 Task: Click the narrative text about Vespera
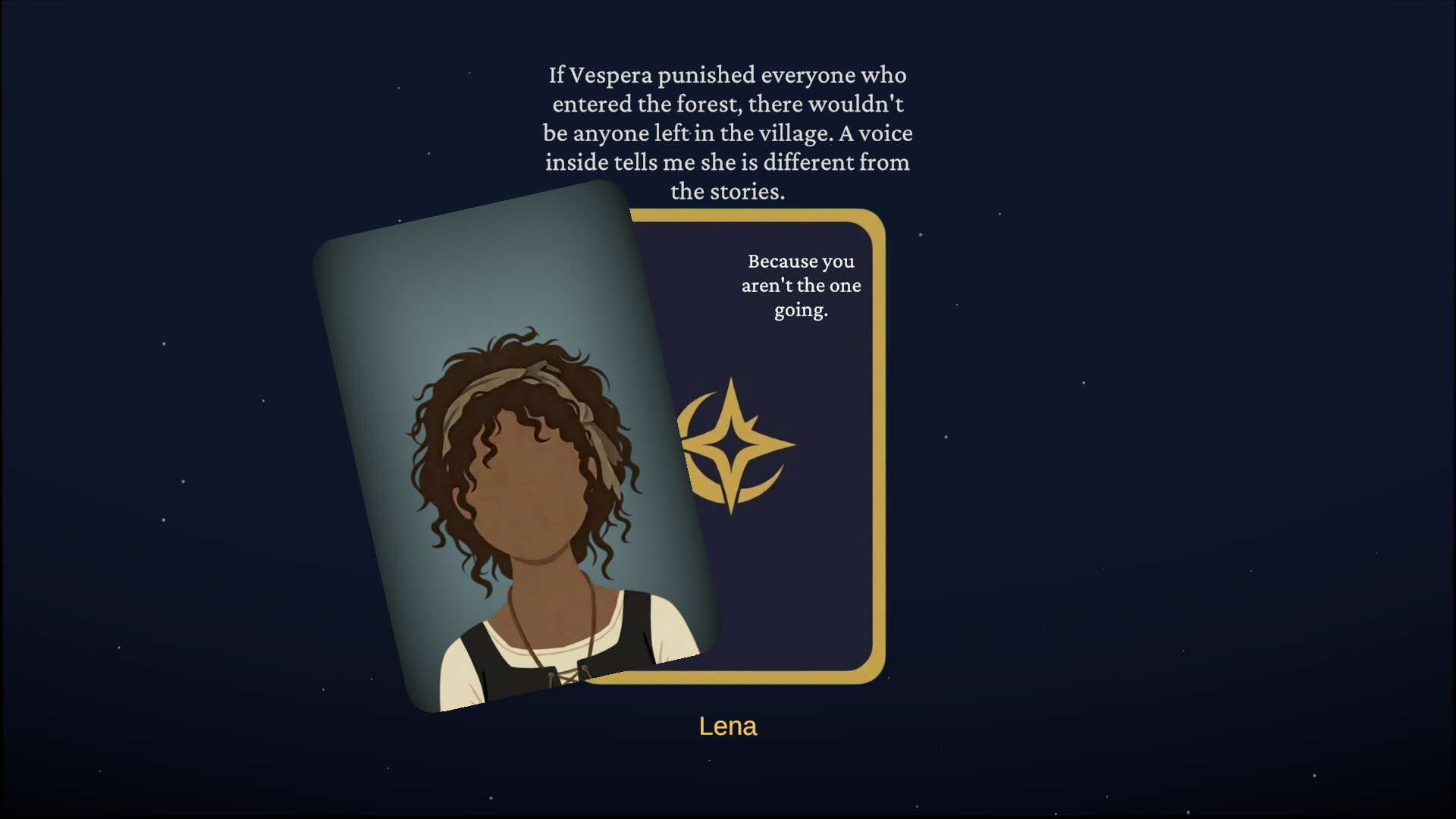tap(728, 133)
